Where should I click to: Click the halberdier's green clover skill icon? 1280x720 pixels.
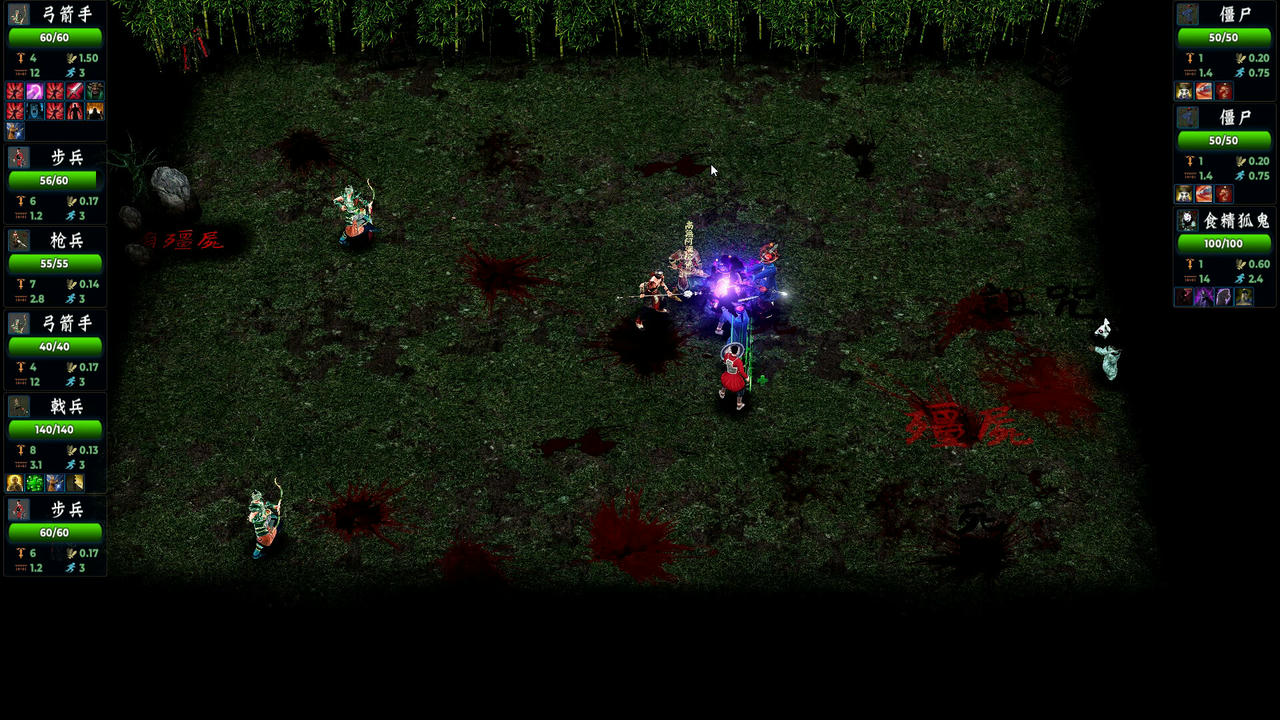click(35, 483)
